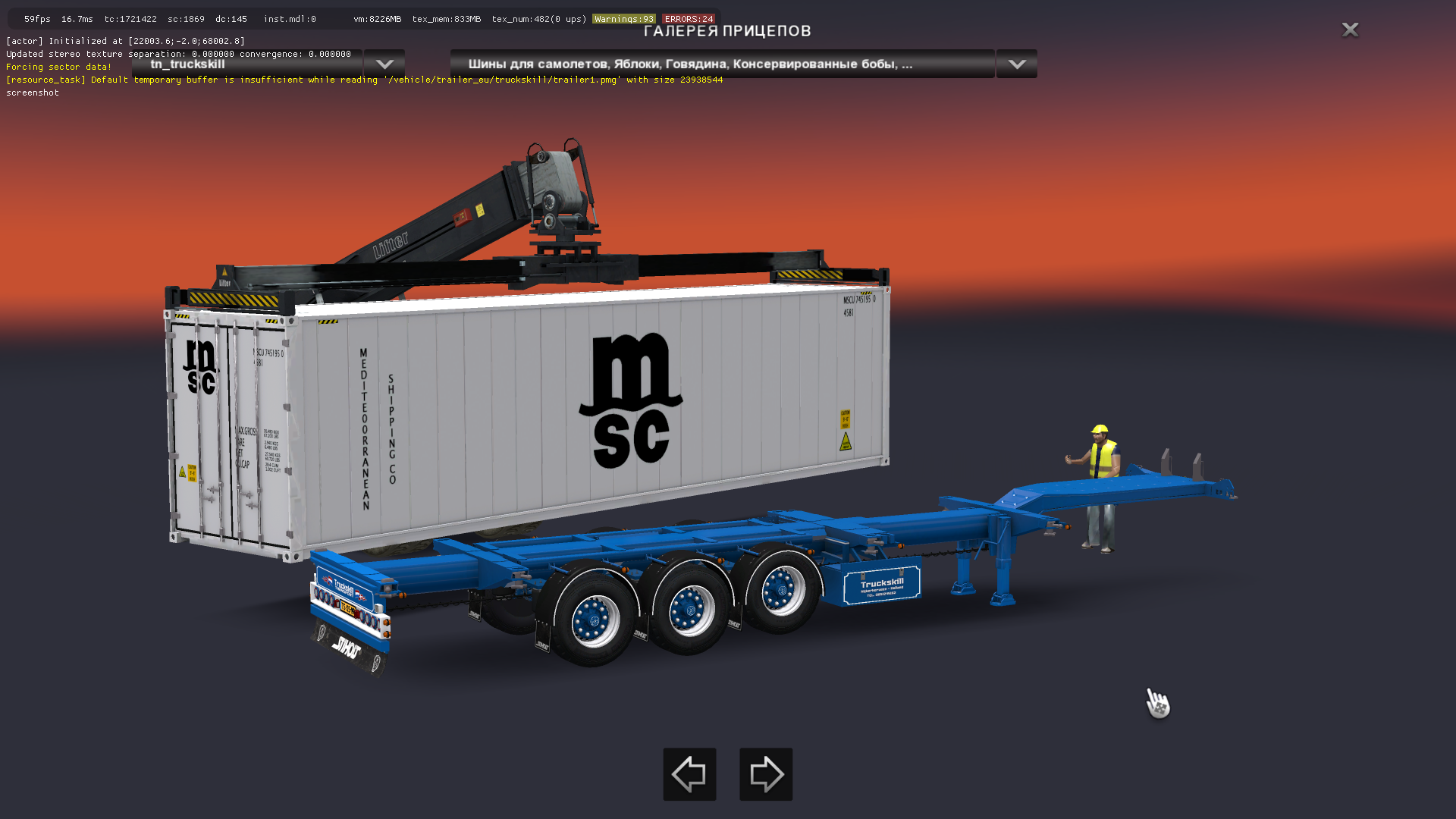Click the Truckskill label on the toolbox

coord(881,585)
